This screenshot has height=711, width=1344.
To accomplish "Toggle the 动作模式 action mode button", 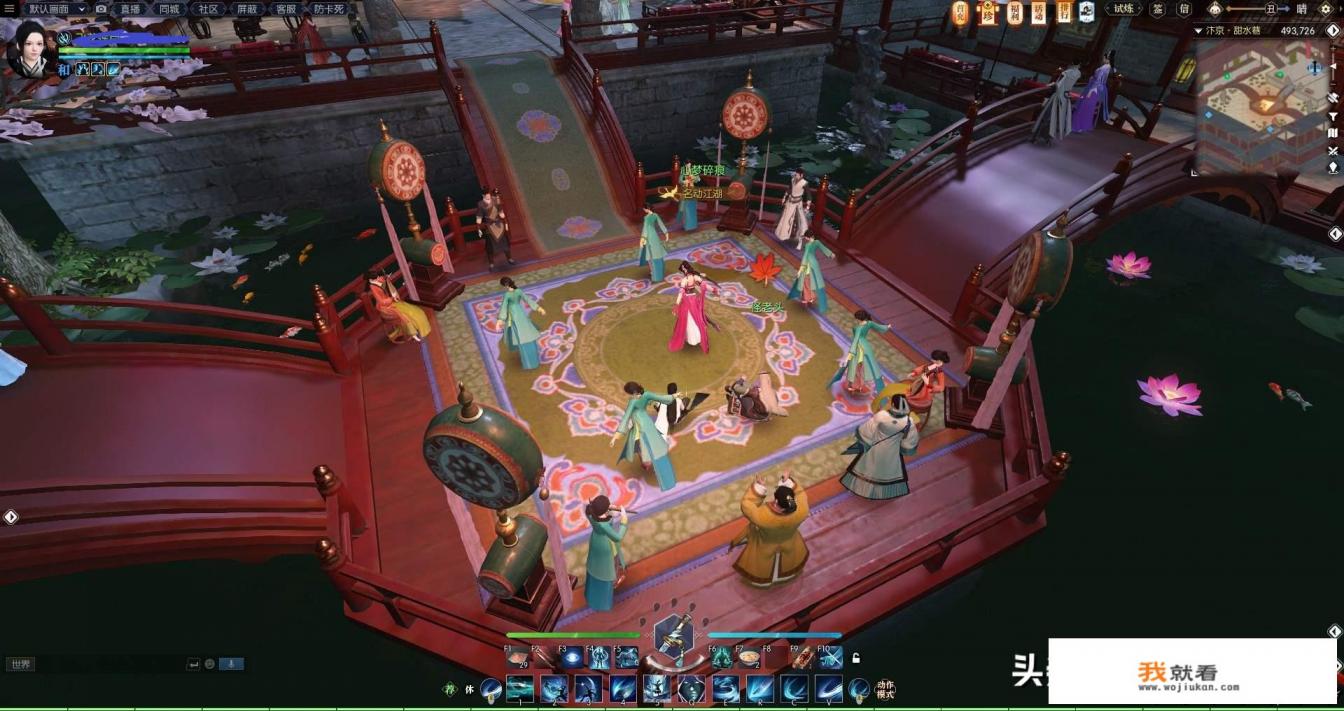I will tap(885, 690).
